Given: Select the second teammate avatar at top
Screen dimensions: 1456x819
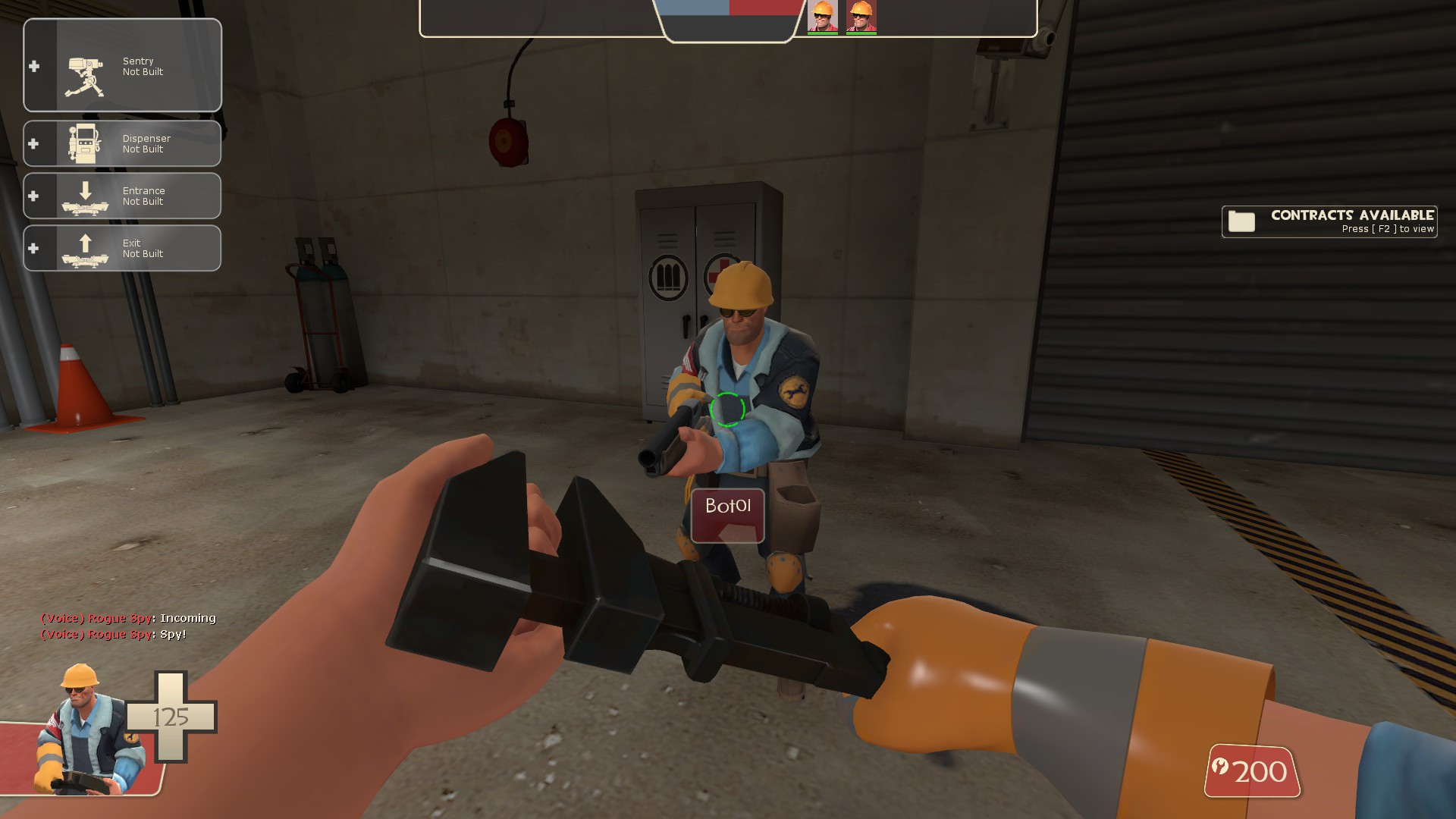Looking at the screenshot, I should (861, 17).
